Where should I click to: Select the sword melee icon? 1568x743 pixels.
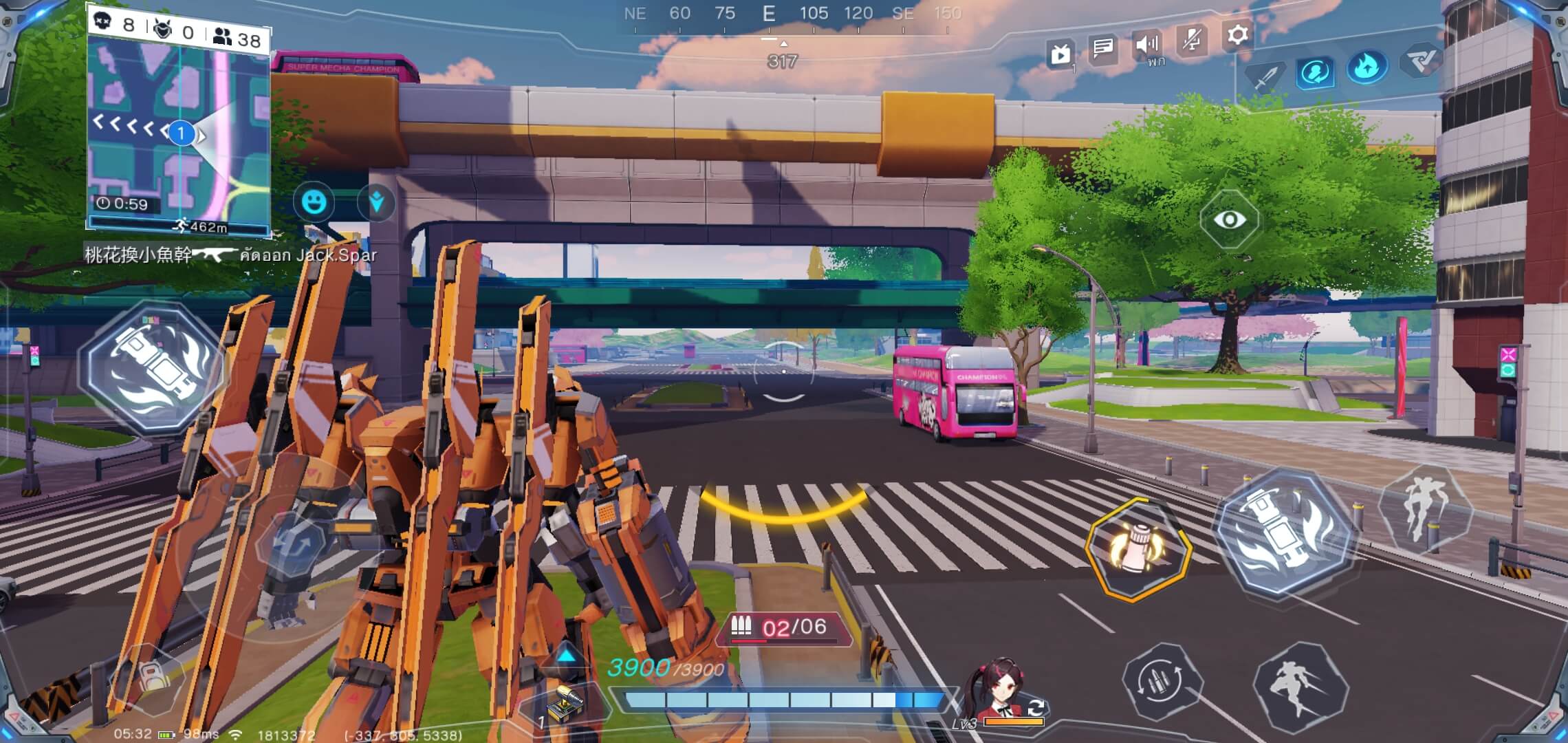point(1265,76)
